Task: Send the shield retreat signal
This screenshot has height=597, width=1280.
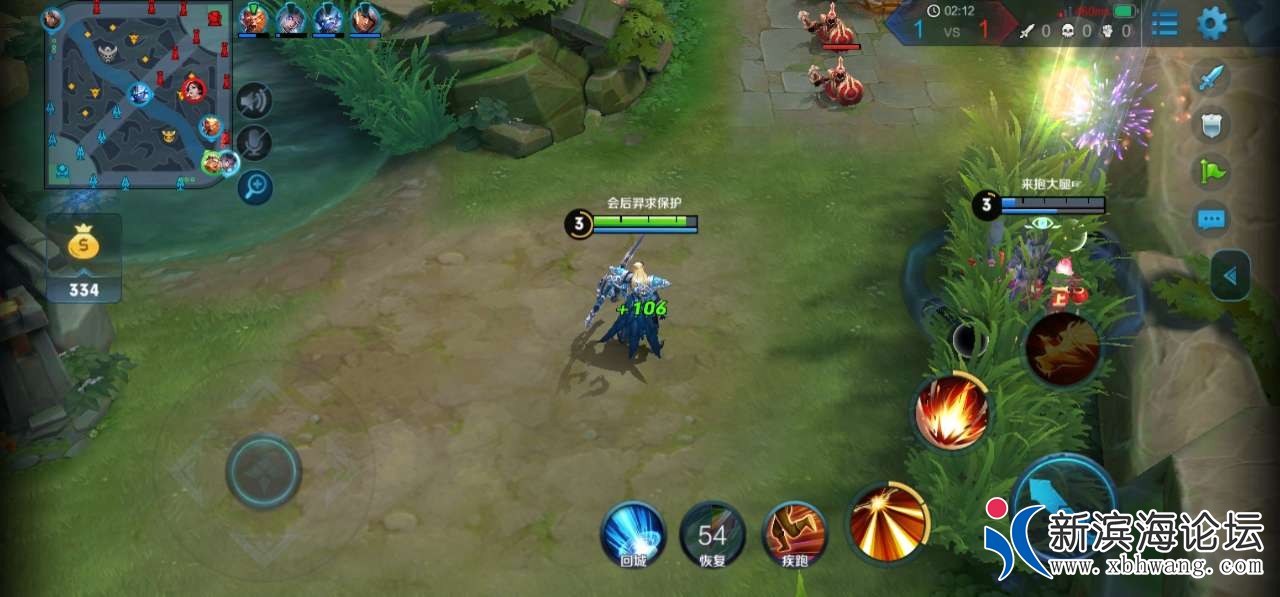Action: [1212, 124]
